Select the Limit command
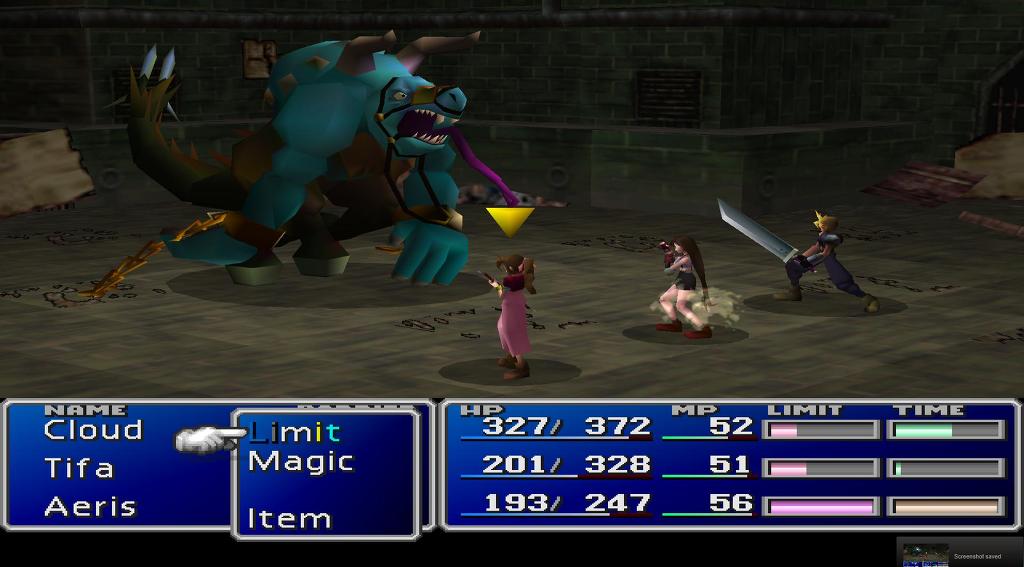The height and width of the screenshot is (567, 1024). tap(295, 433)
